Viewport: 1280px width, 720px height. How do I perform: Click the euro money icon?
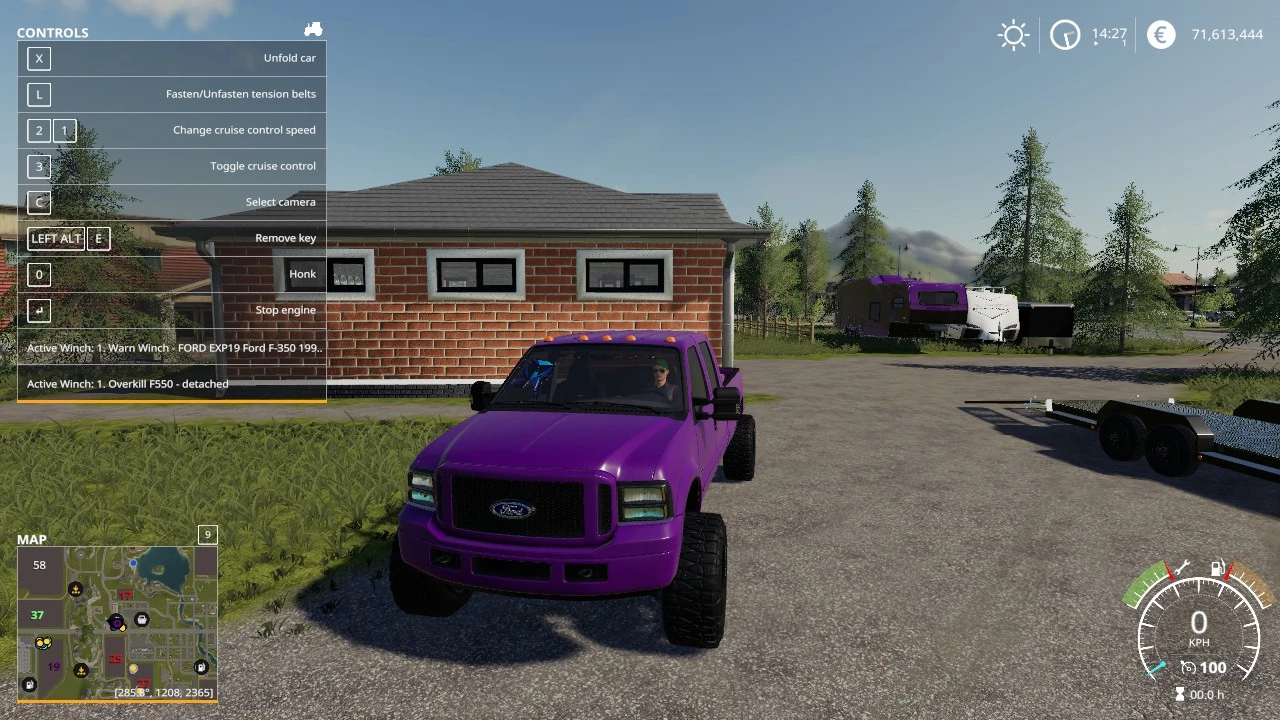coord(1161,36)
